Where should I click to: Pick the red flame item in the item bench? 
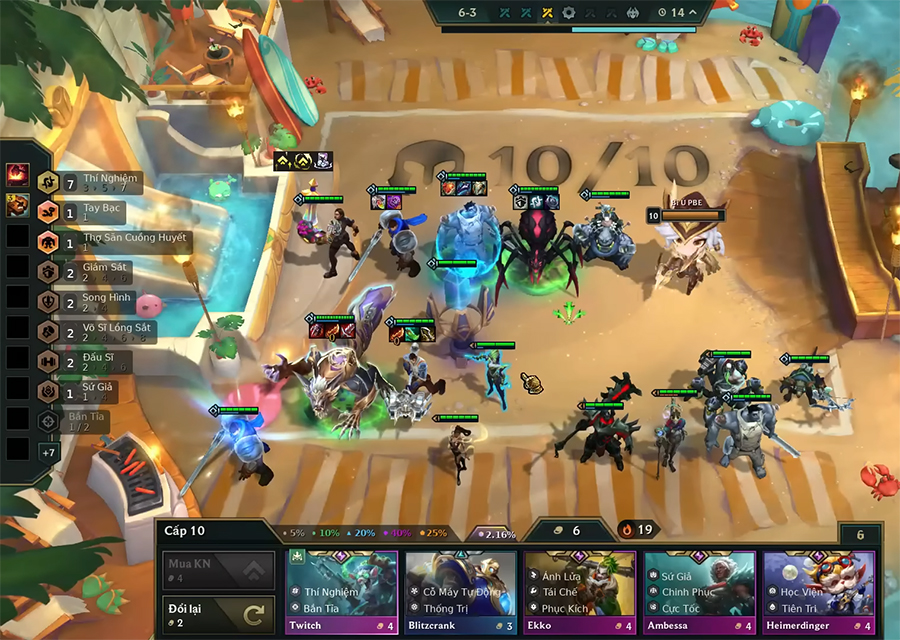point(17,177)
